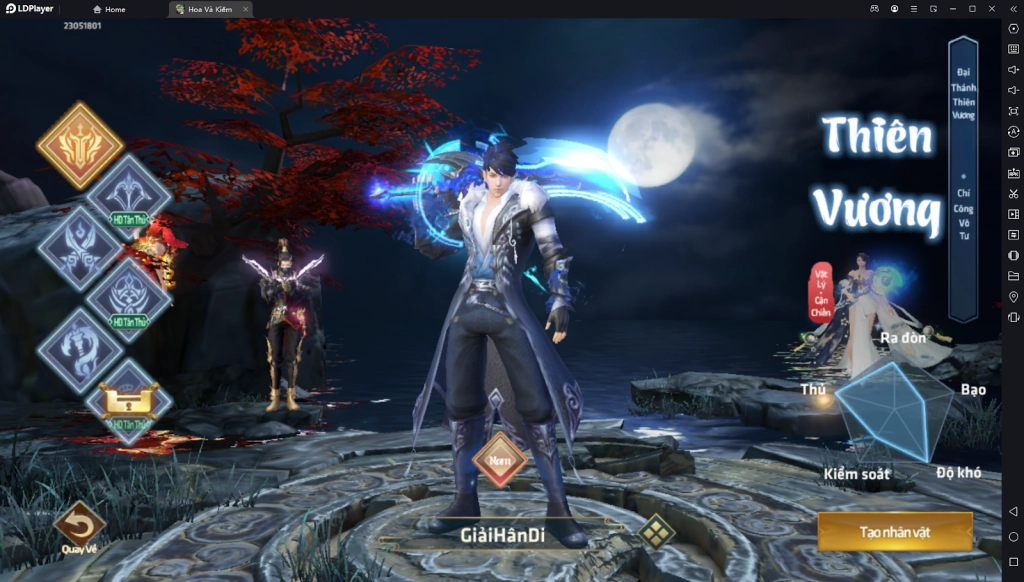The width and height of the screenshot is (1024, 582).
Task: Pick the twin-blade class icon
Action: point(80,248)
